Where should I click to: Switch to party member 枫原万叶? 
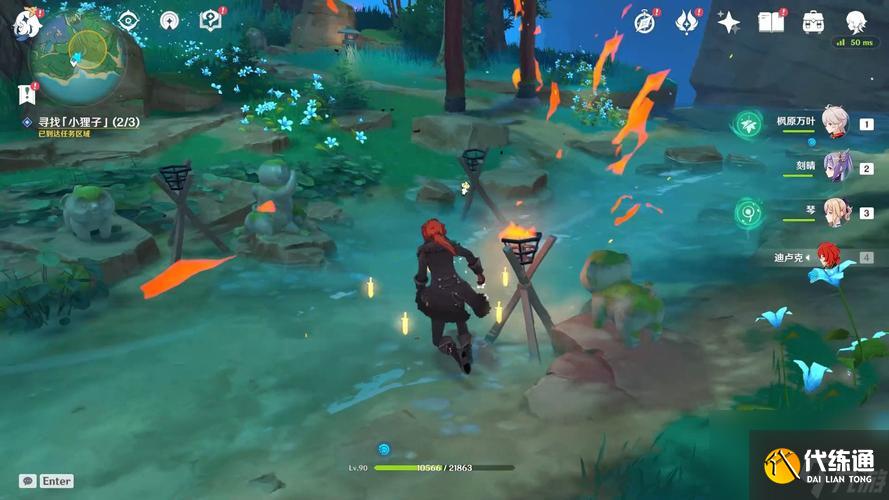[x=833, y=123]
